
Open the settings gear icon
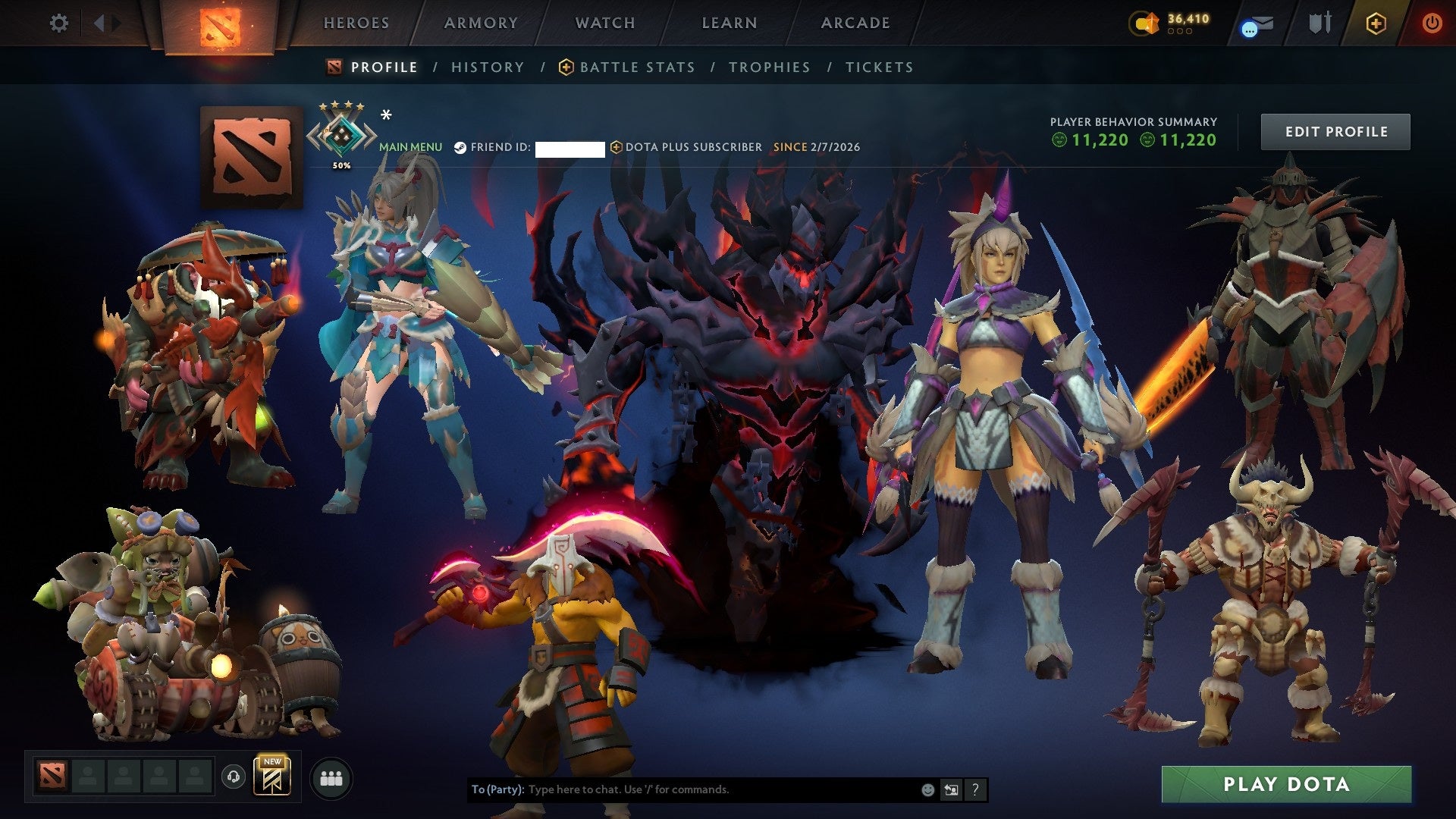point(59,23)
